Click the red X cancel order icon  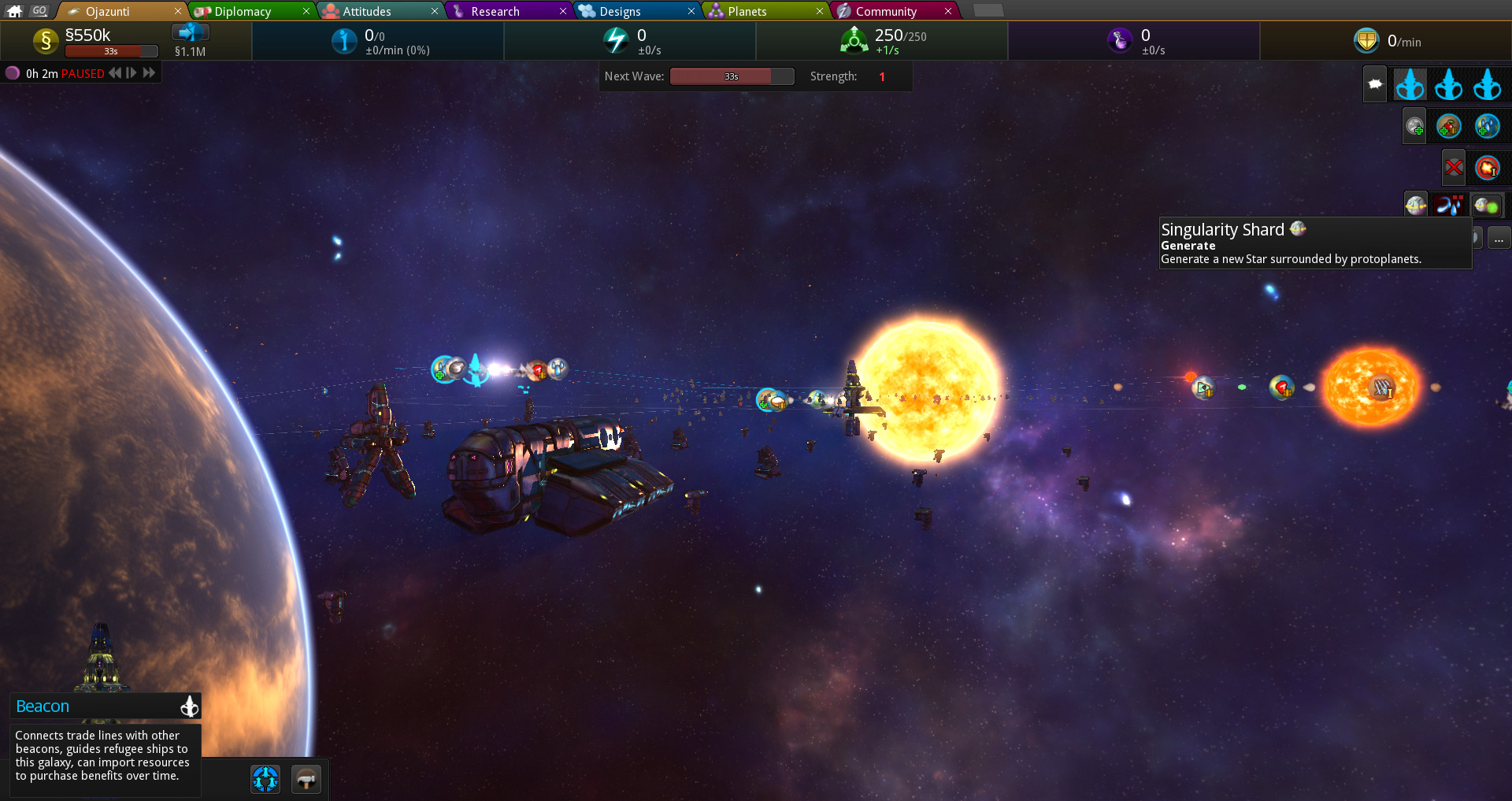[x=1453, y=168]
